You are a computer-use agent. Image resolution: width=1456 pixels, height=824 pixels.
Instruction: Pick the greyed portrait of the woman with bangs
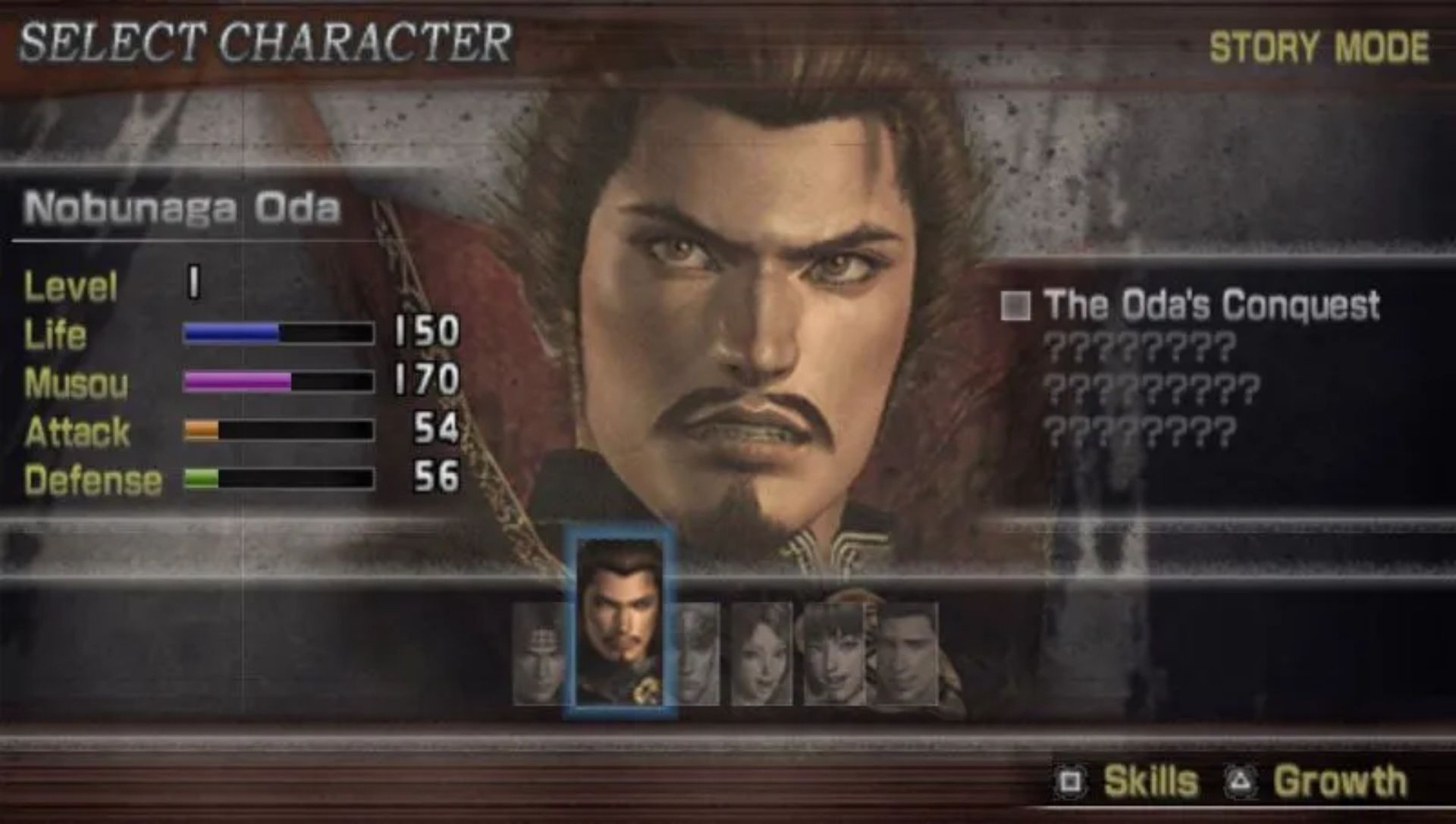click(x=834, y=653)
